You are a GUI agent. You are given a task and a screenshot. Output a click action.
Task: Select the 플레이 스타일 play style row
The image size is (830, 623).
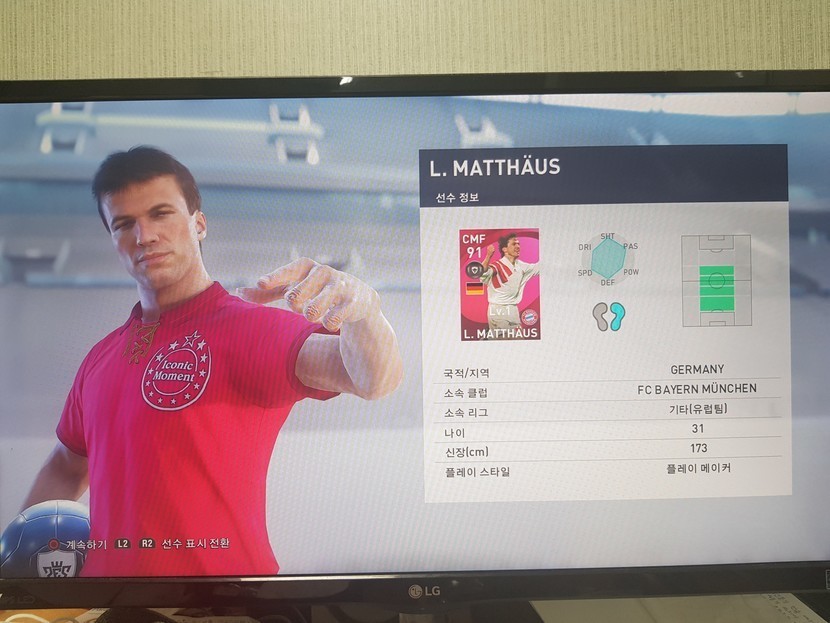click(603, 470)
